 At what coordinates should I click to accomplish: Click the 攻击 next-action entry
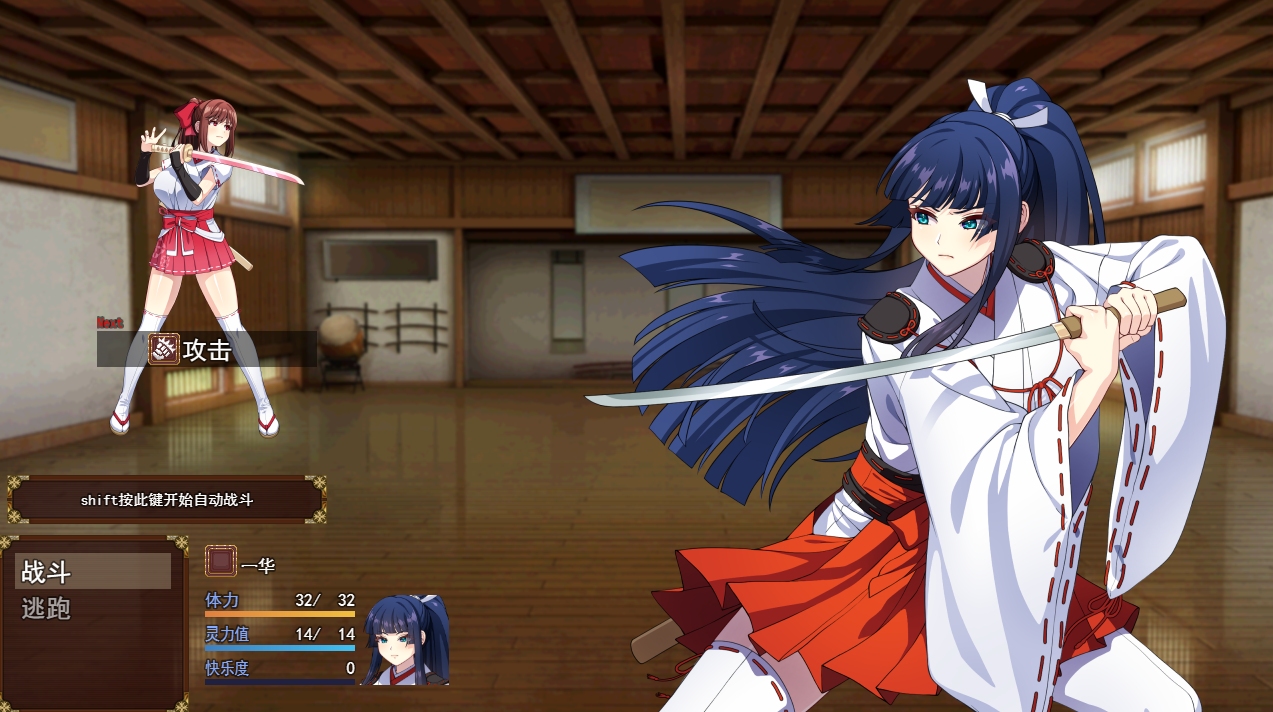click(206, 349)
